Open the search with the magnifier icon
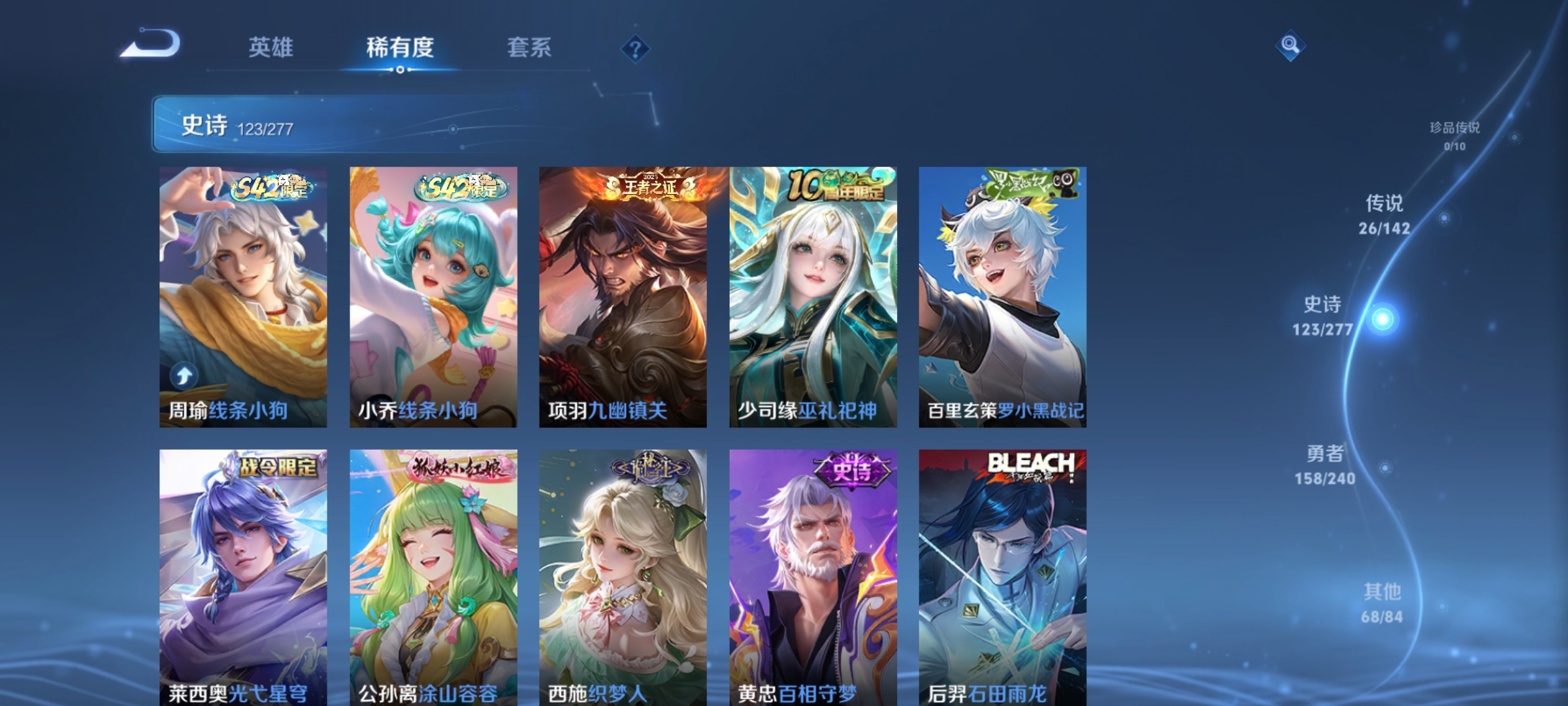1568x706 pixels. [1289, 46]
